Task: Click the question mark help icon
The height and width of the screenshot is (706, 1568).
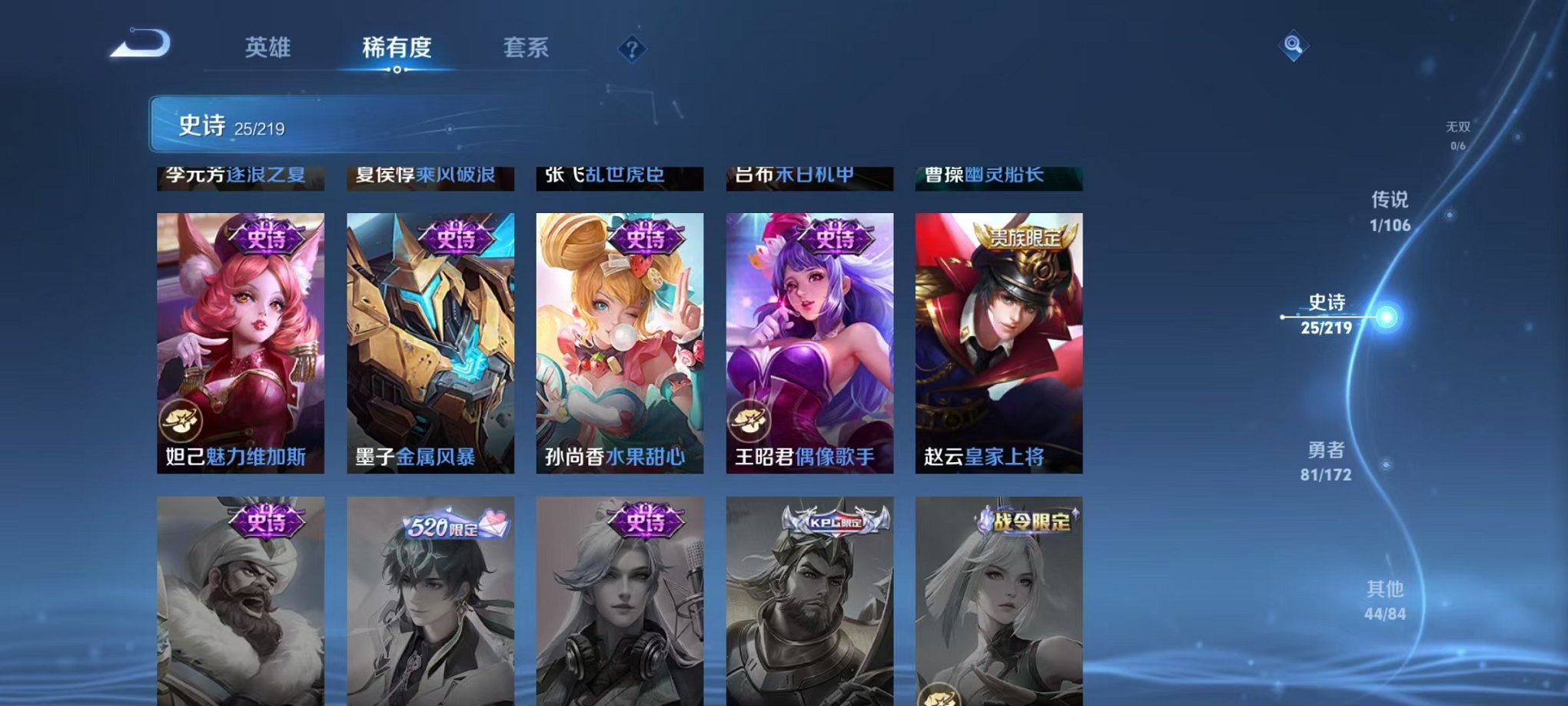Action: pos(632,51)
